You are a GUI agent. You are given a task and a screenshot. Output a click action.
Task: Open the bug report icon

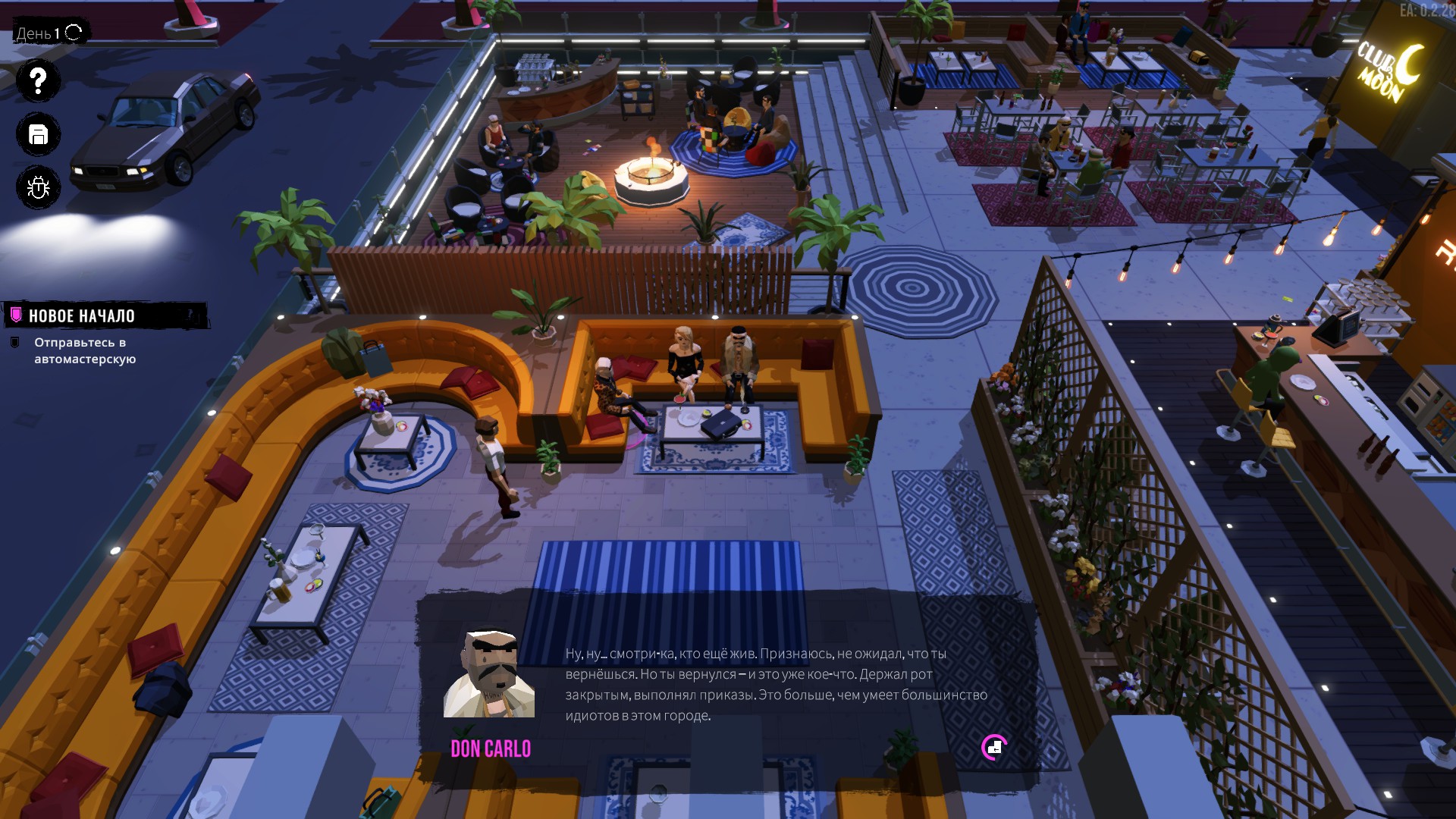(x=38, y=187)
